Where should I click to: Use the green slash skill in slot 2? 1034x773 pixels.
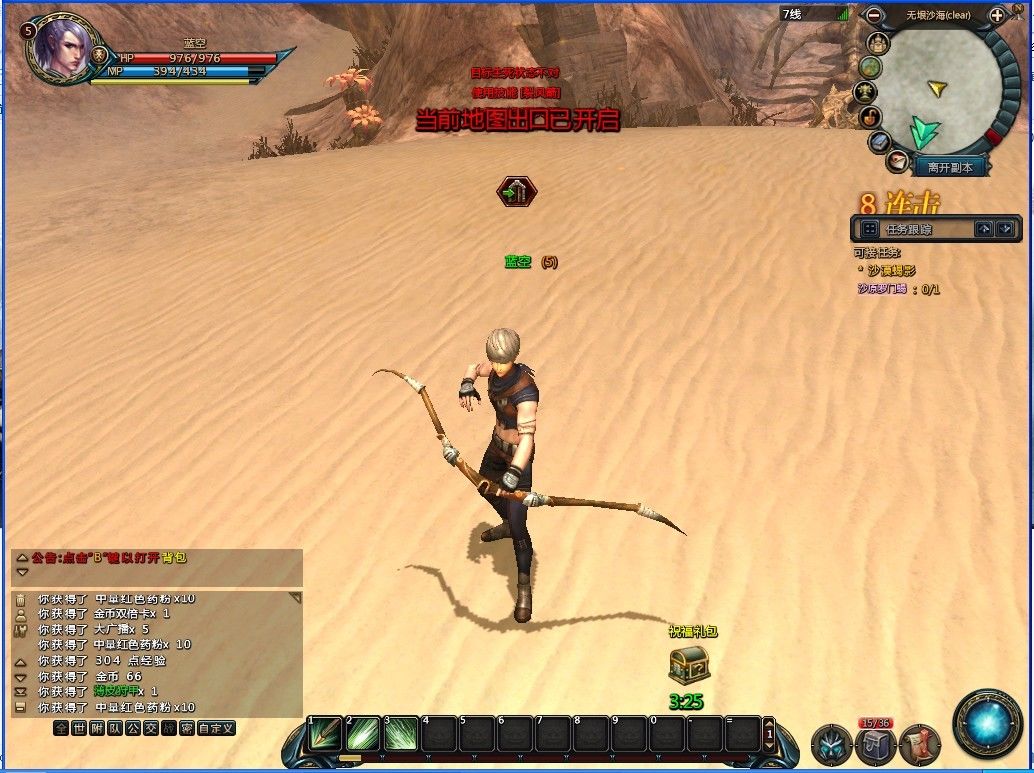pos(362,734)
